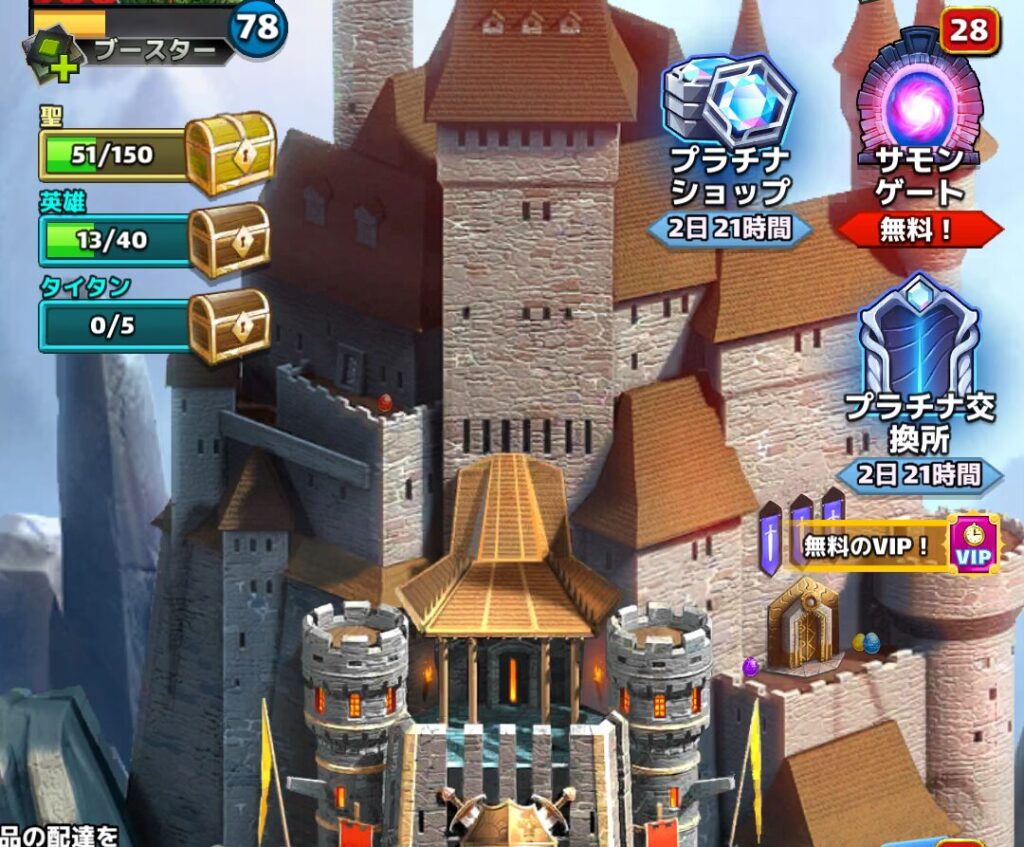Open the 聖 chest showing 51/150
This screenshot has height=847, width=1024.
tap(229, 153)
